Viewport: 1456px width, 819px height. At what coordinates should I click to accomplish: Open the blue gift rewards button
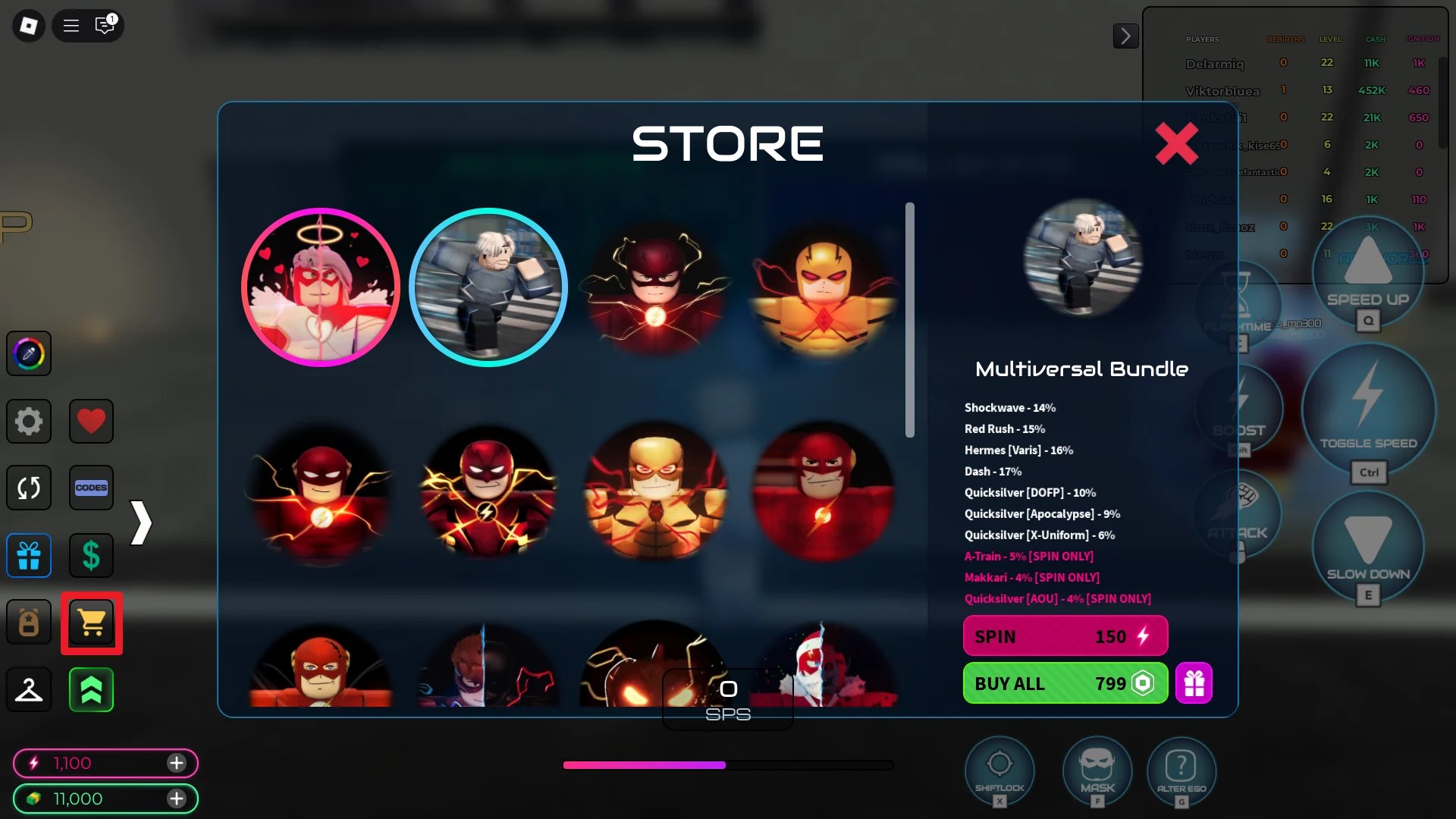click(x=29, y=556)
